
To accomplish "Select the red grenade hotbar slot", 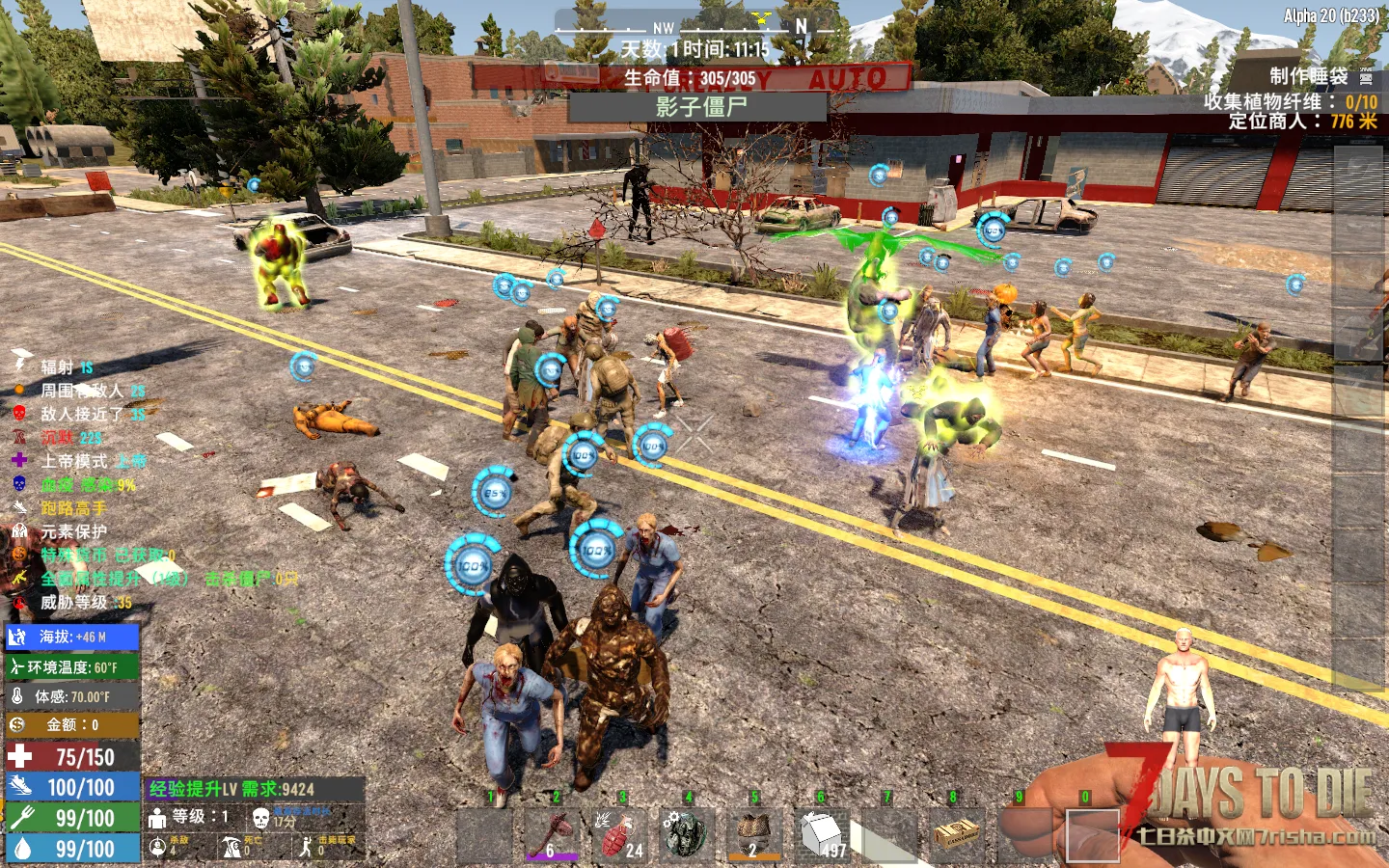I will tap(619, 833).
